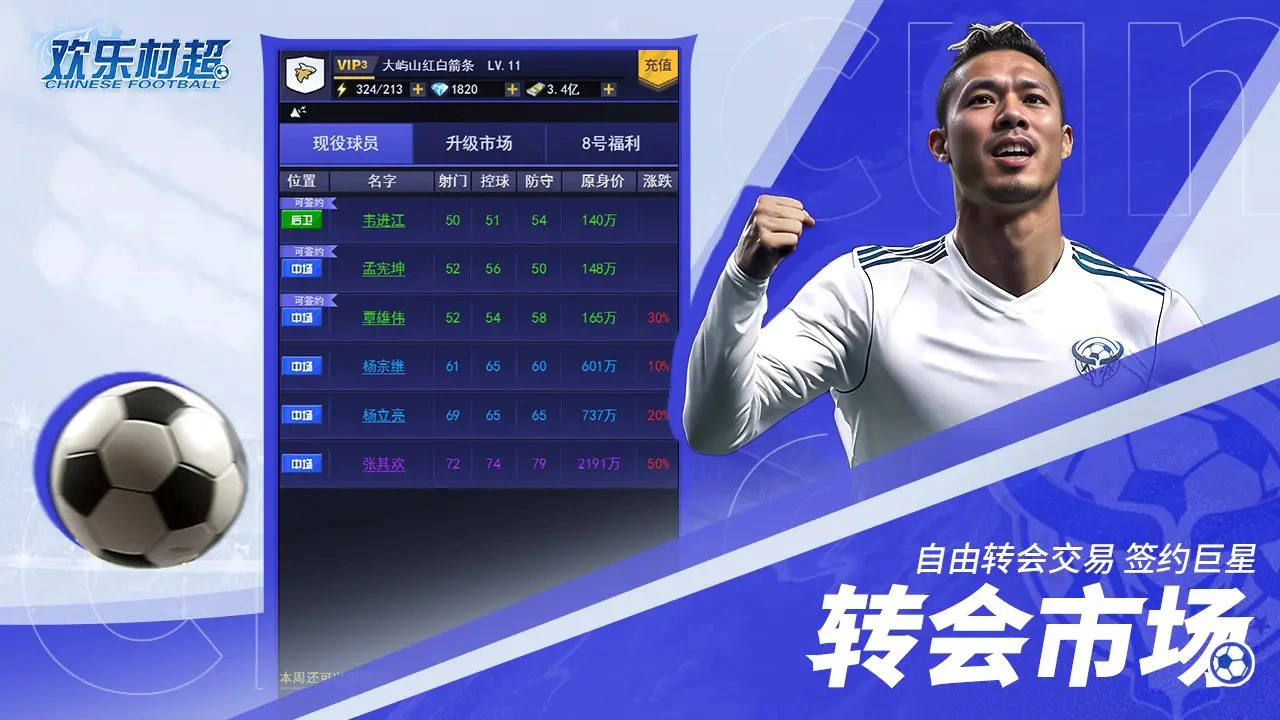Screen dimensions: 1280x720
Task: Switch to the 现役球员 tab
Action: pos(346,143)
